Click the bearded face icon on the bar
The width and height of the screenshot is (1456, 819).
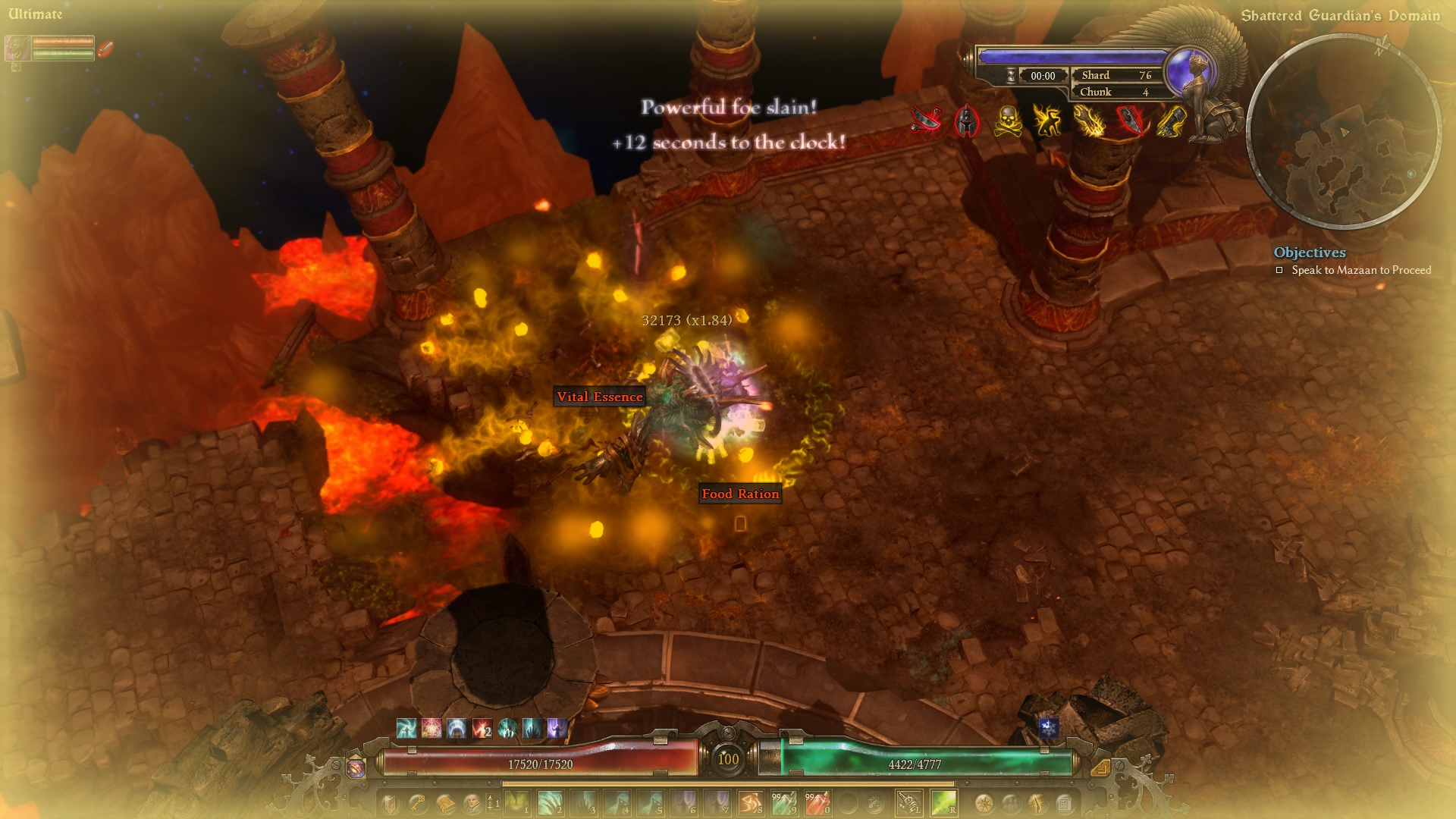(471, 802)
